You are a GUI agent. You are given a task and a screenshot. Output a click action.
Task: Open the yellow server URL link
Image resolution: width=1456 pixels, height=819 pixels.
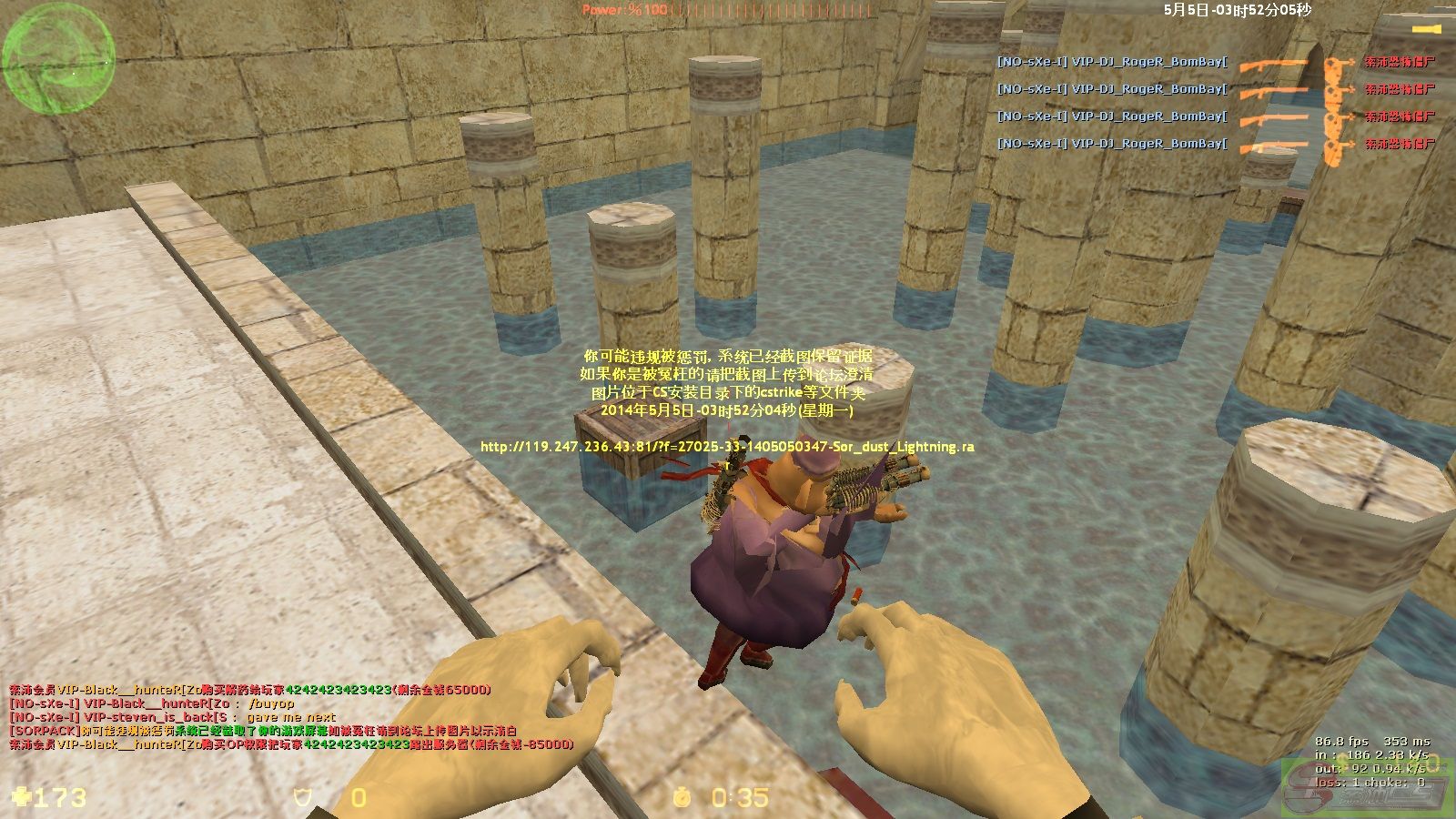726,447
